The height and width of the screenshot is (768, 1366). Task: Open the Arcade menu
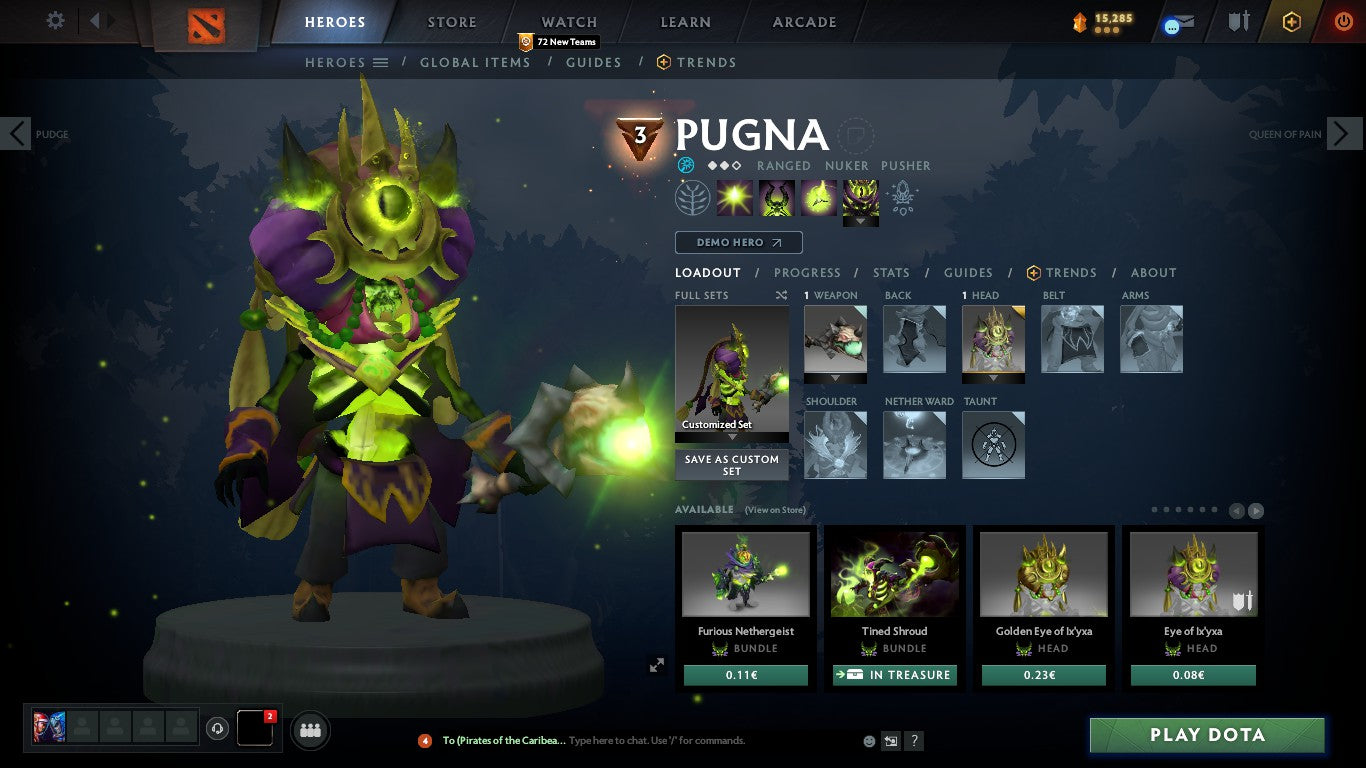tap(805, 21)
